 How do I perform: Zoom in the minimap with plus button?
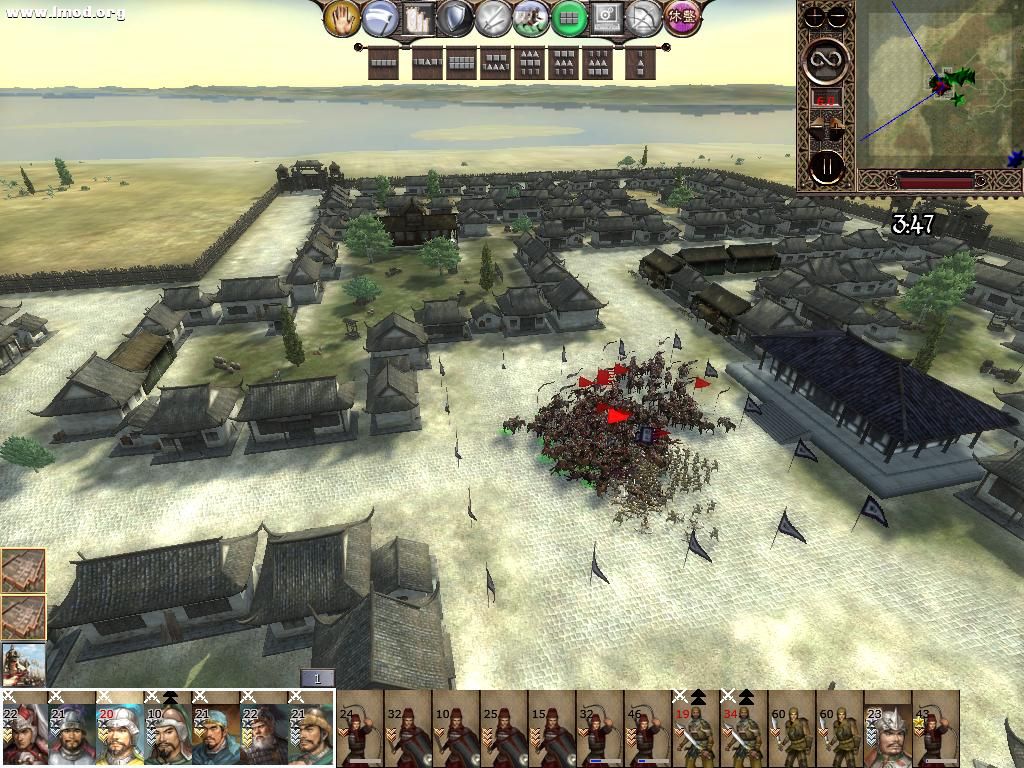[815, 16]
